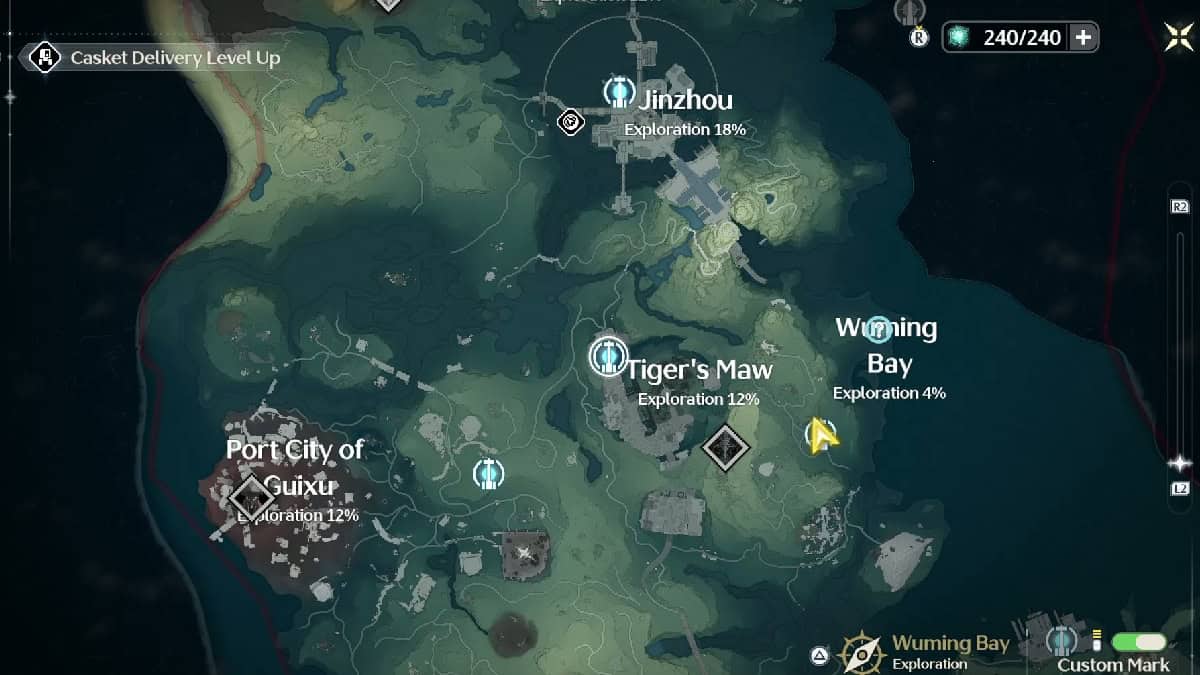
Task: Click the map zoom slider handle
Action: tap(1180, 463)
